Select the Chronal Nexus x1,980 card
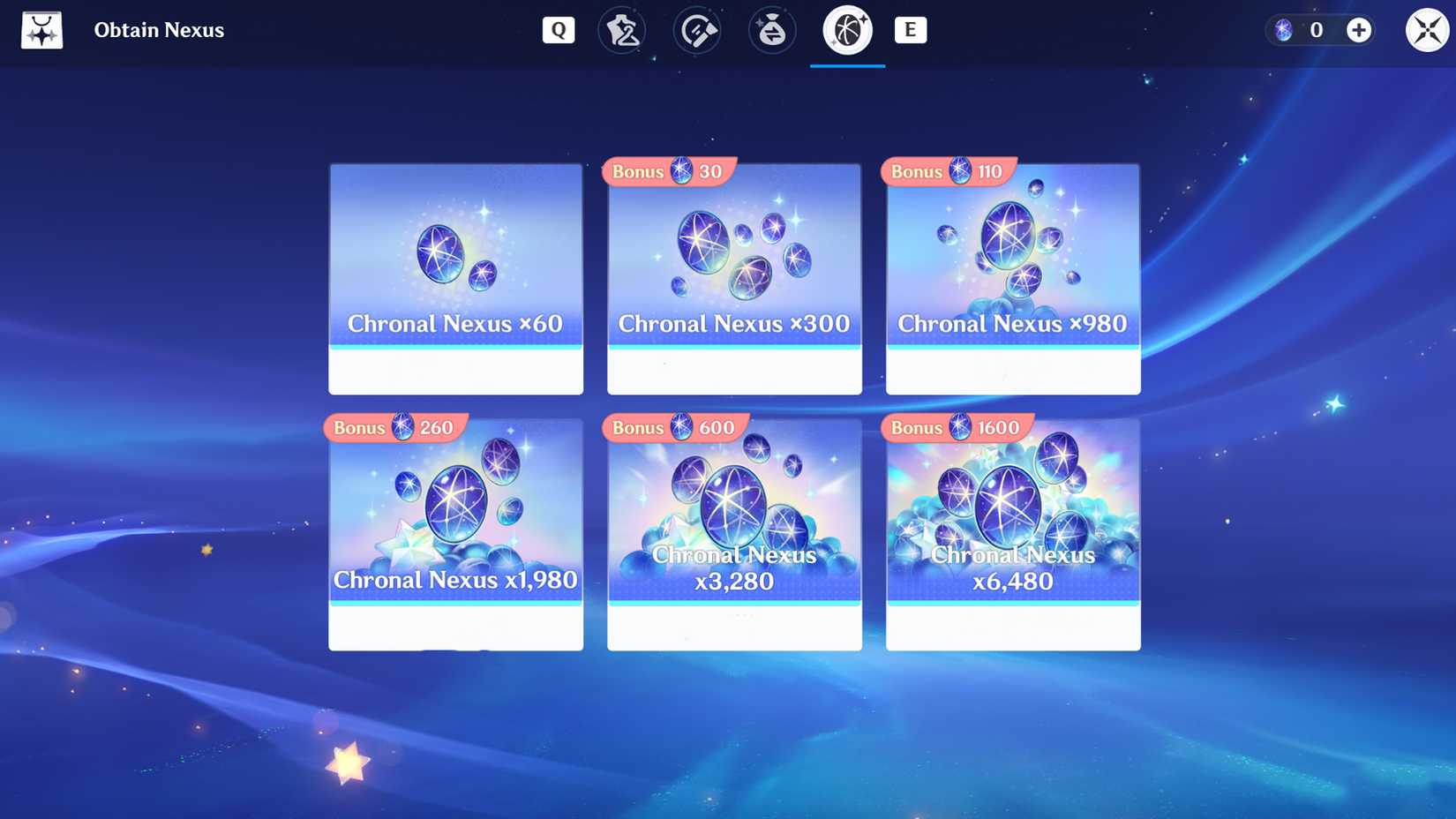 pos(455,534)
